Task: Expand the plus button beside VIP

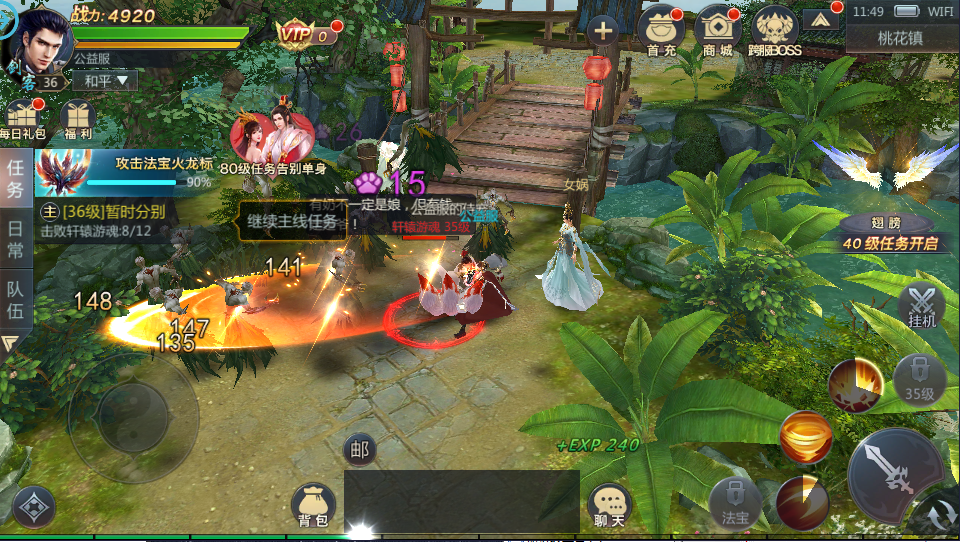Action: (603, 31)
